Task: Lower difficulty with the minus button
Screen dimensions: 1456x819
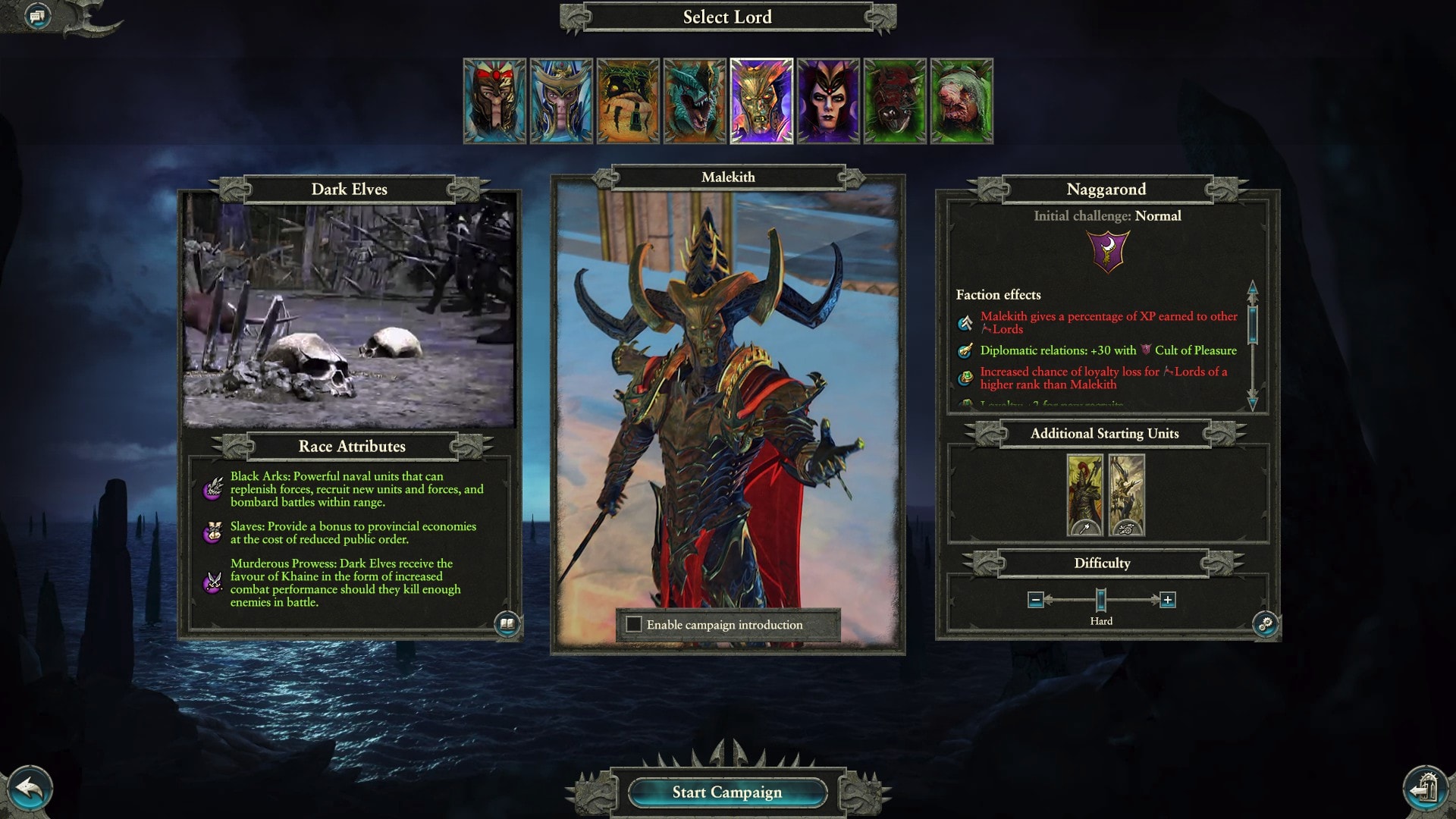Action: pos(1036,600)
